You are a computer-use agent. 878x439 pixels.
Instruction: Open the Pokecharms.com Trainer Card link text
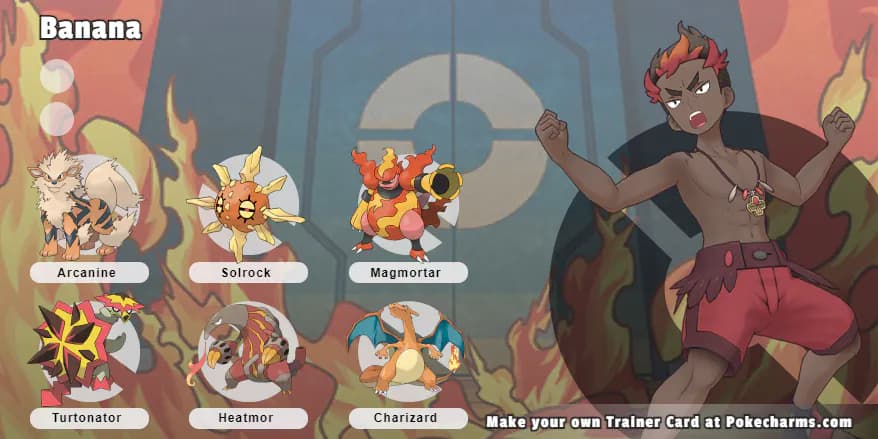[x=668, y=422]
